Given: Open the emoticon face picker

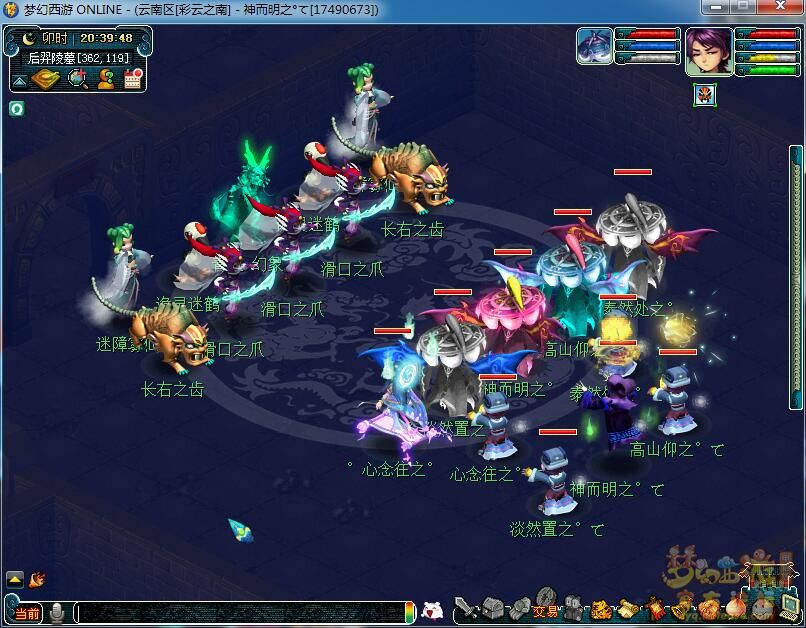Looking at the screenshot, I should click(433, 610).
